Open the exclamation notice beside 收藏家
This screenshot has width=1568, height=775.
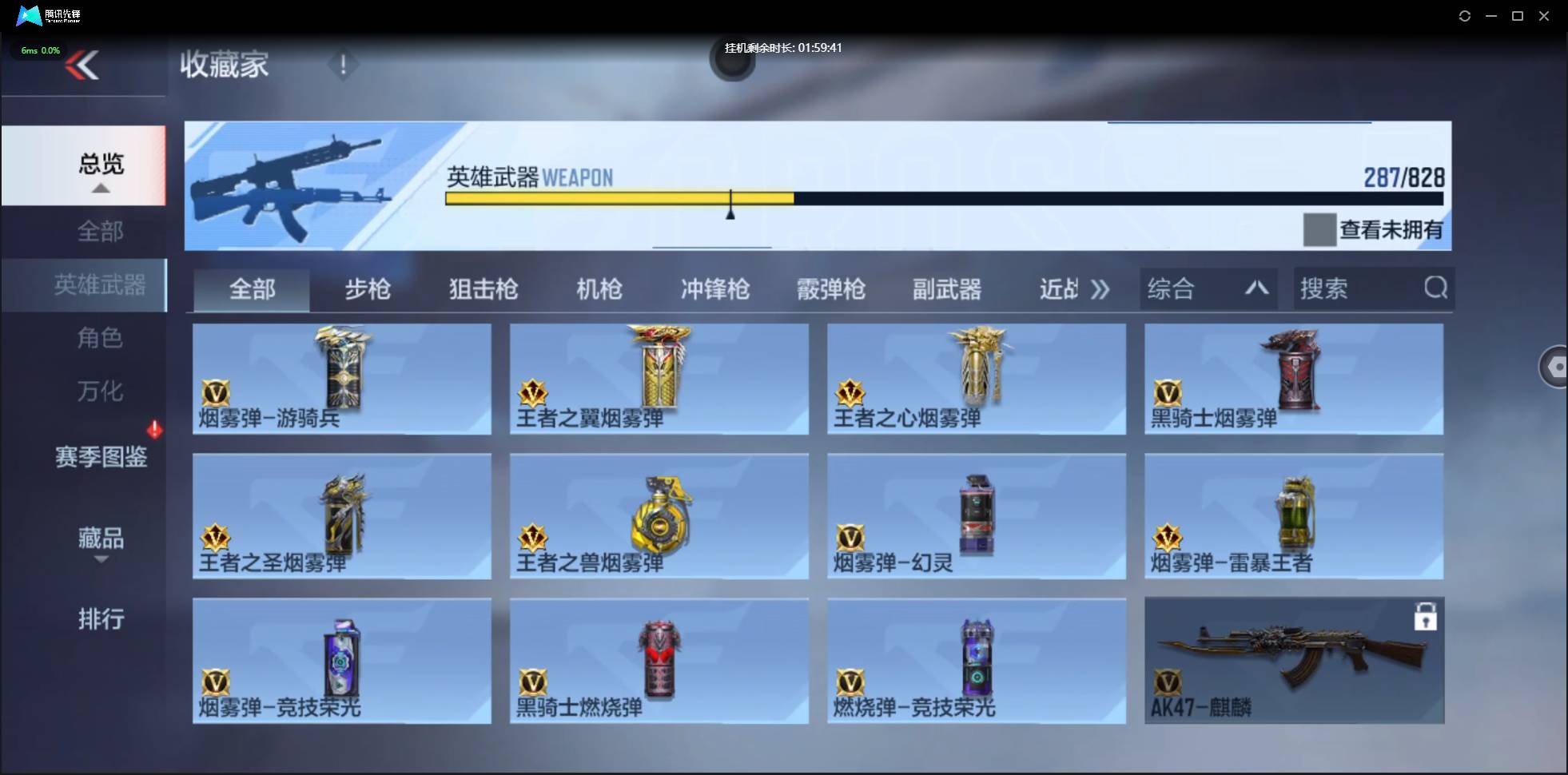[x=343, y=66]
